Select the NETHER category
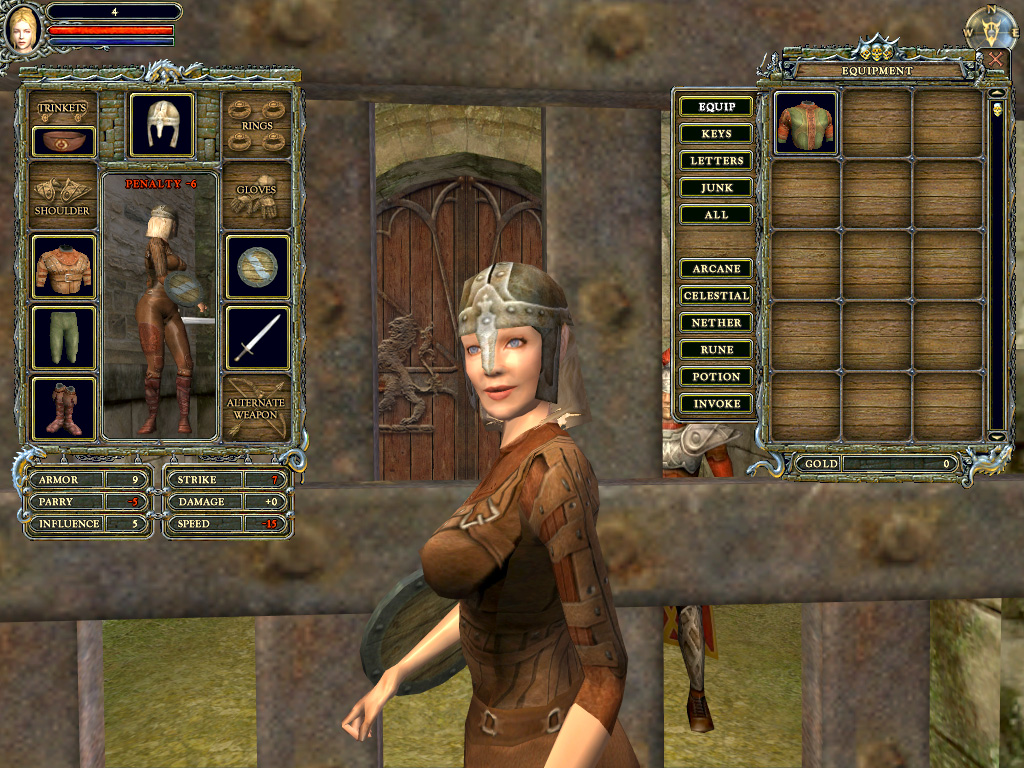Screen dimensions: 1024x768 (x=716, y=323)
